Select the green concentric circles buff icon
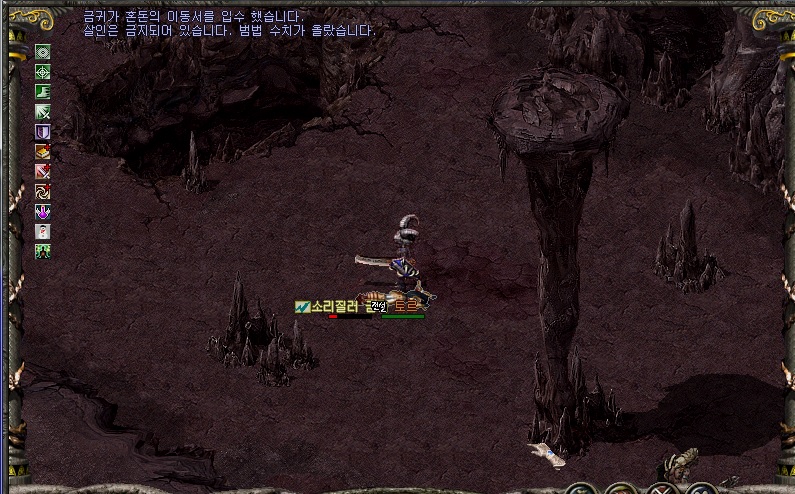 point(43,52)
